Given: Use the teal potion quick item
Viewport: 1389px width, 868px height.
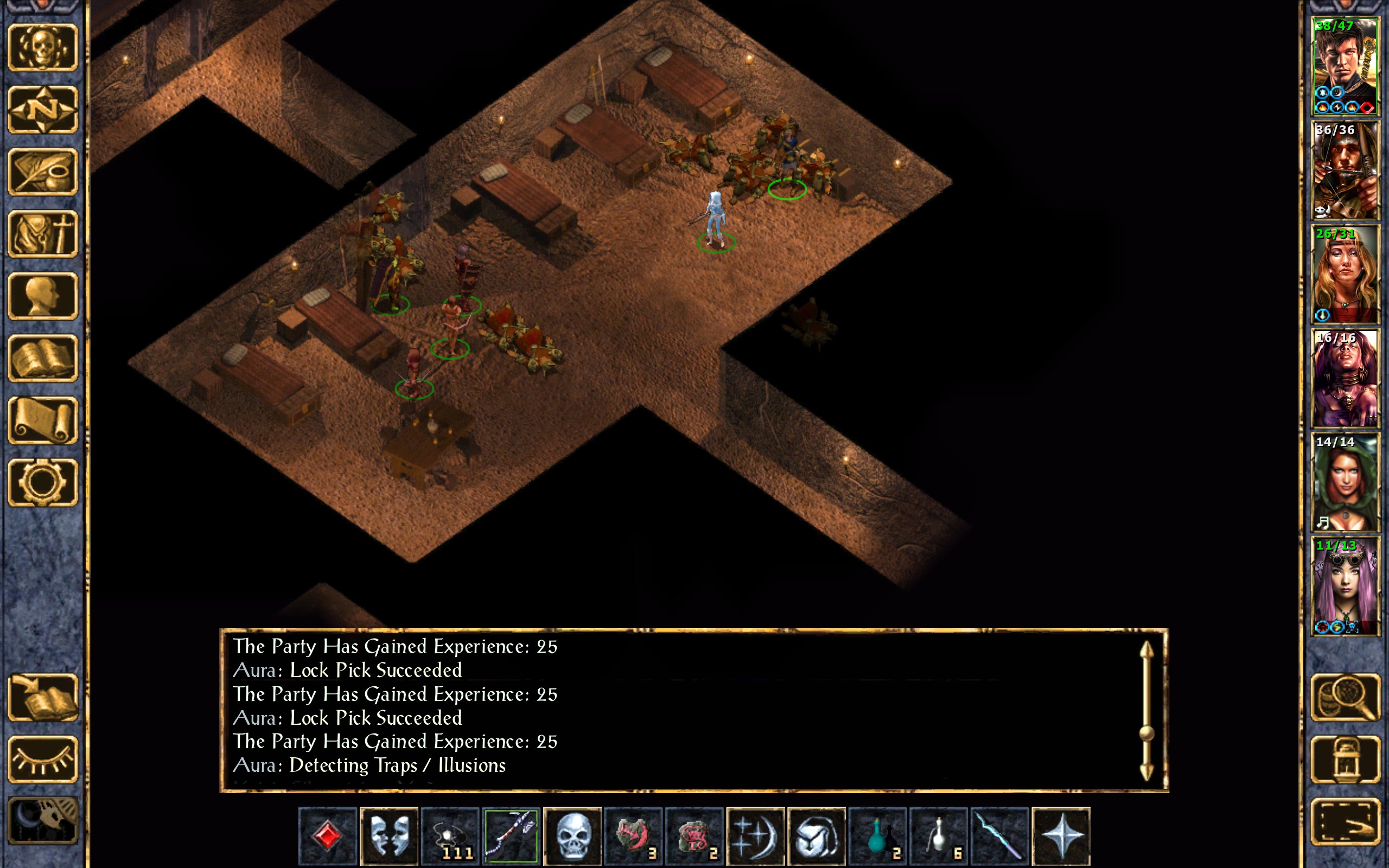Looking at the screenshot, I should 877,836.
